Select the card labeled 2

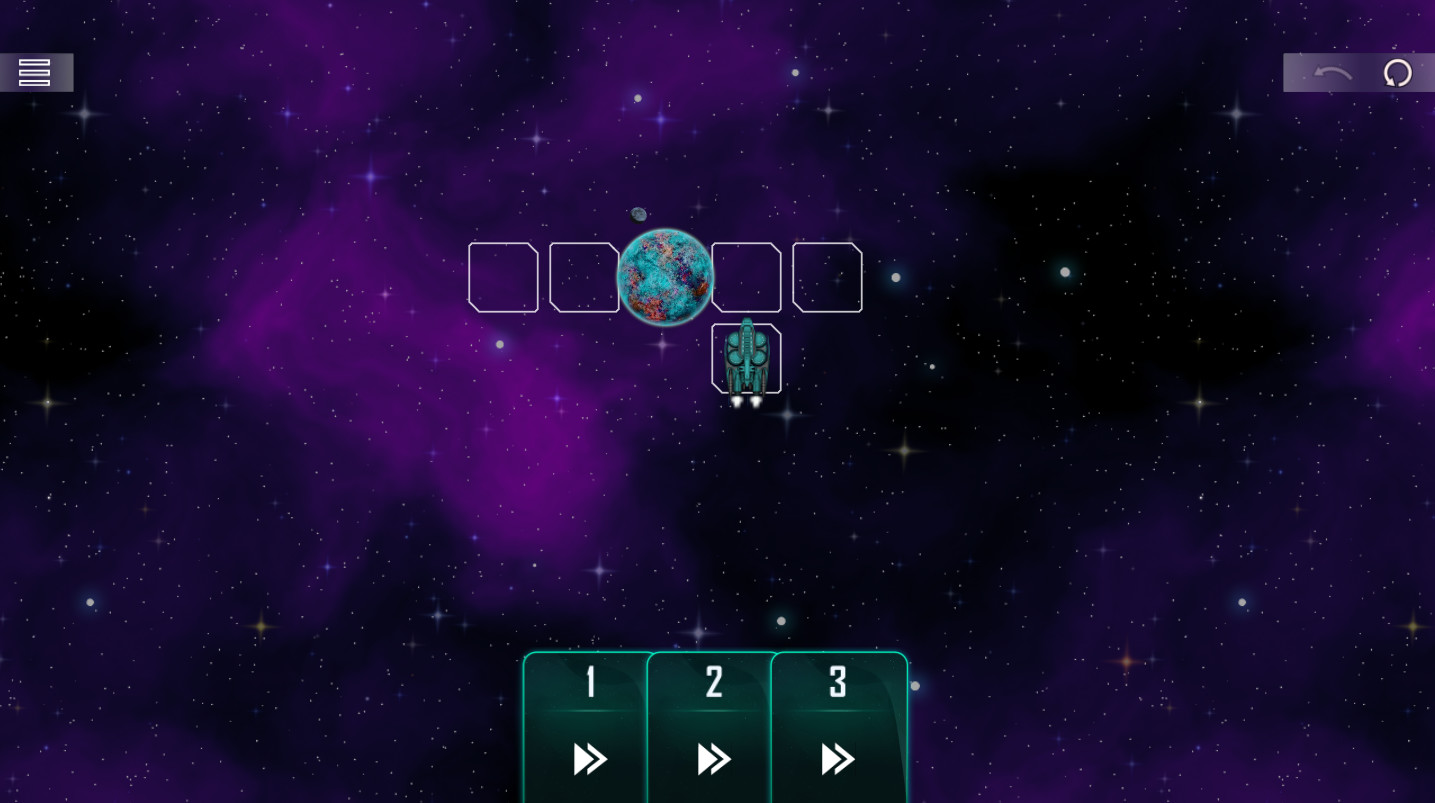click(x=713, y=730)
